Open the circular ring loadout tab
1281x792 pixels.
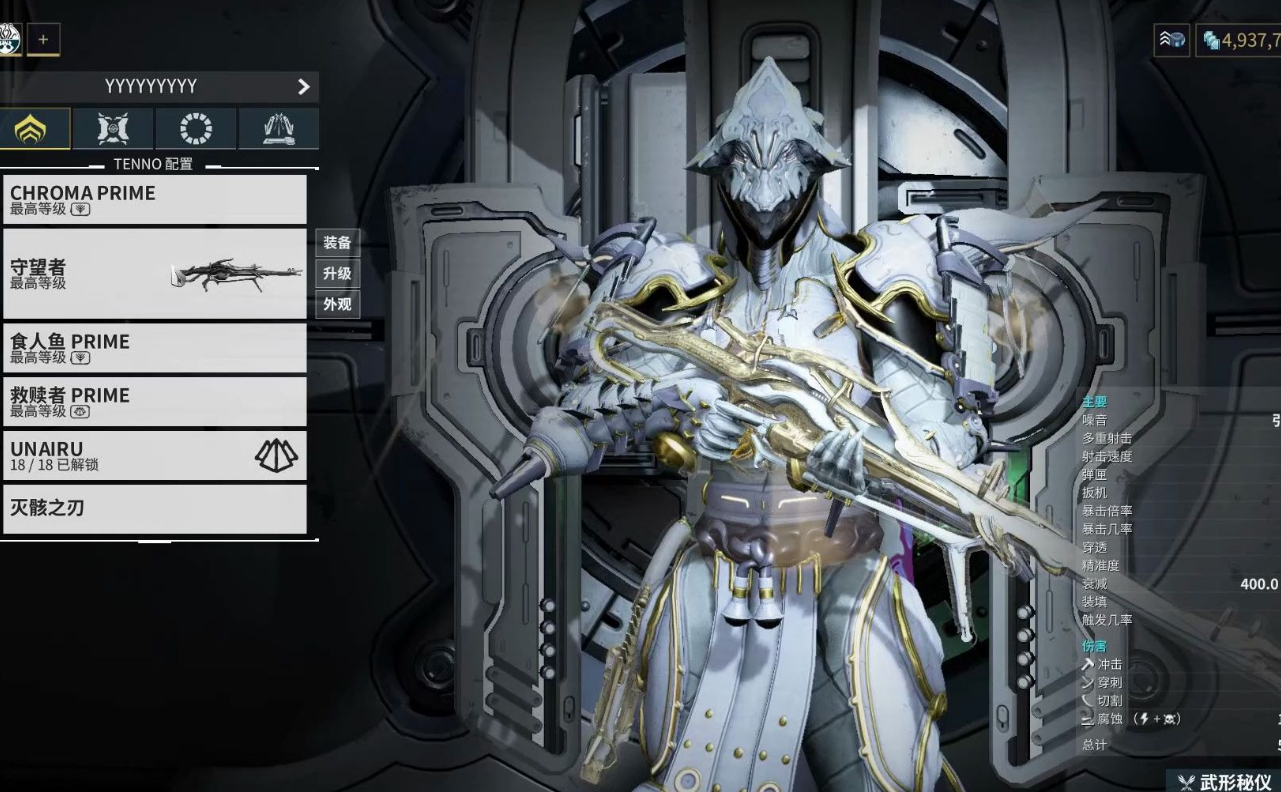click(x=196, y=129)
